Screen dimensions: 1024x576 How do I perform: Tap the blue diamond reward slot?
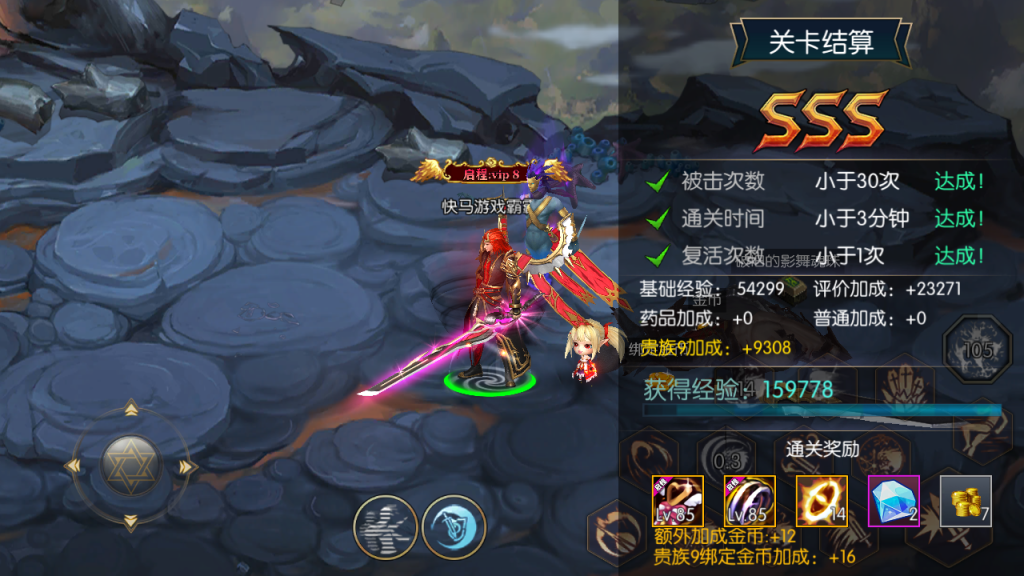pos(893,501)
